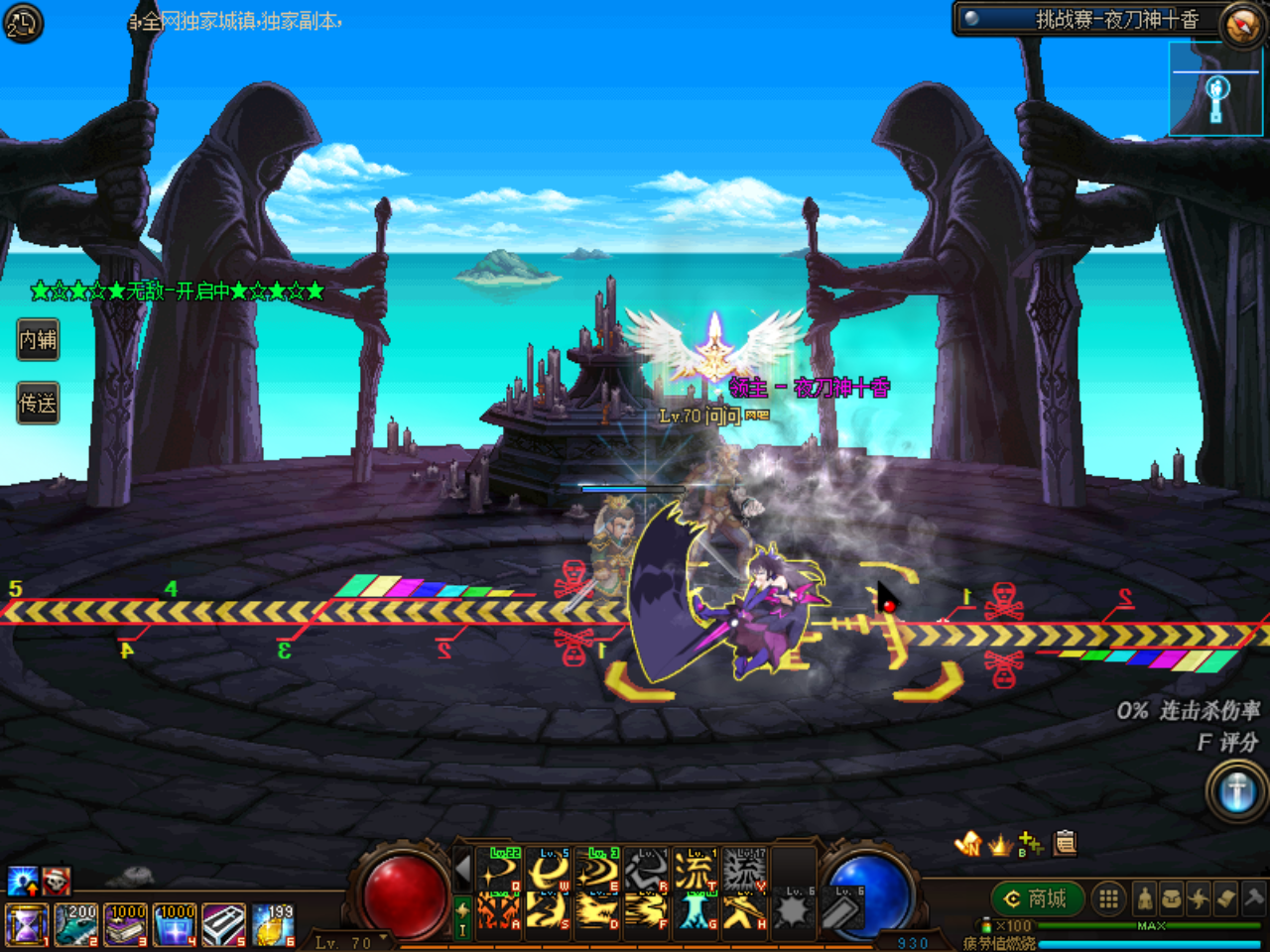Collapse the skill bar with the left triangle arrow
Viewport: 1270px width, 952px height.
click(x=462, y=871)
